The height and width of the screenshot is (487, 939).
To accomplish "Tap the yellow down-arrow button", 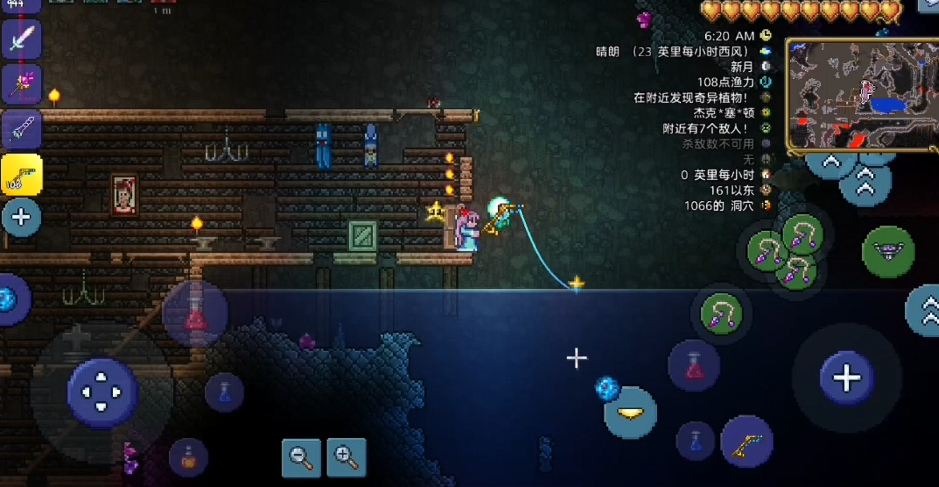I will coord(630,412).
